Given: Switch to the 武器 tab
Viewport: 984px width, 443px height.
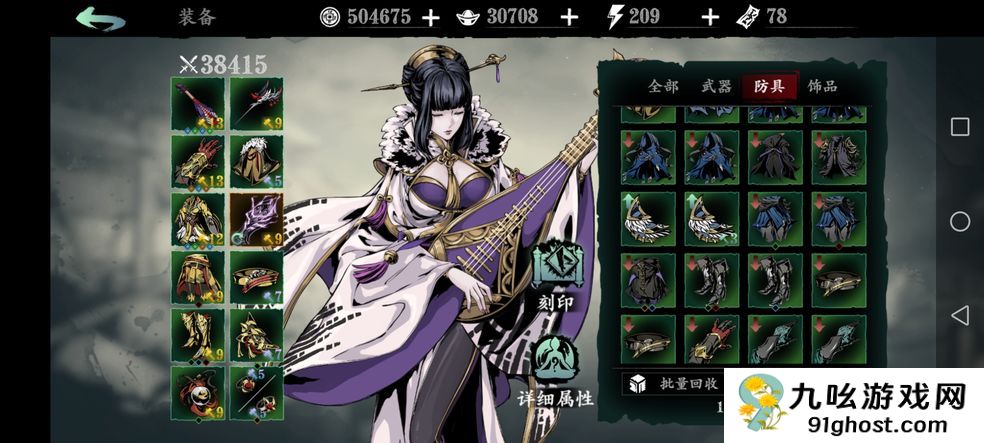Looking at the screenshot, I should coord(717,87).
